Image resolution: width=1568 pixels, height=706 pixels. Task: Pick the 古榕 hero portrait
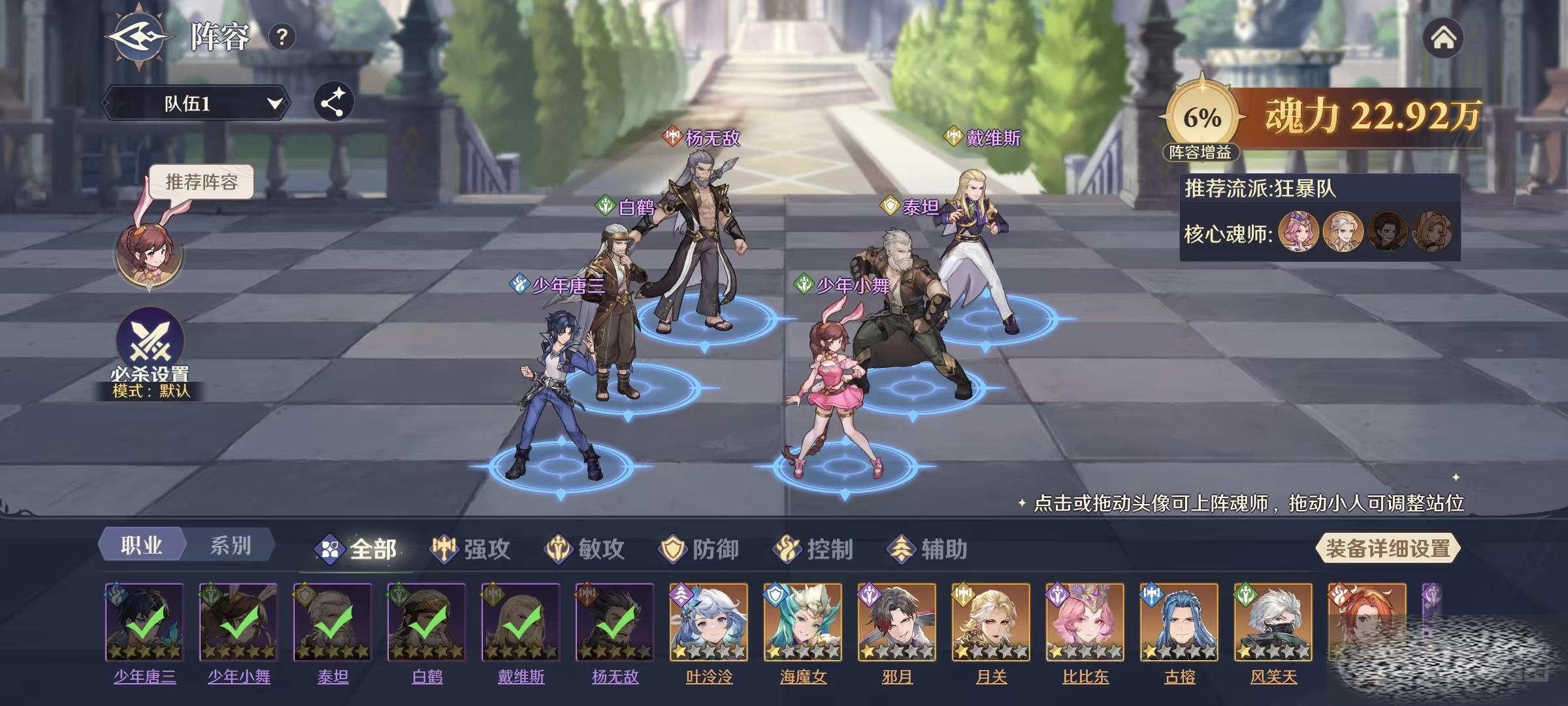pyautogui.click(x=1179, y=622)
